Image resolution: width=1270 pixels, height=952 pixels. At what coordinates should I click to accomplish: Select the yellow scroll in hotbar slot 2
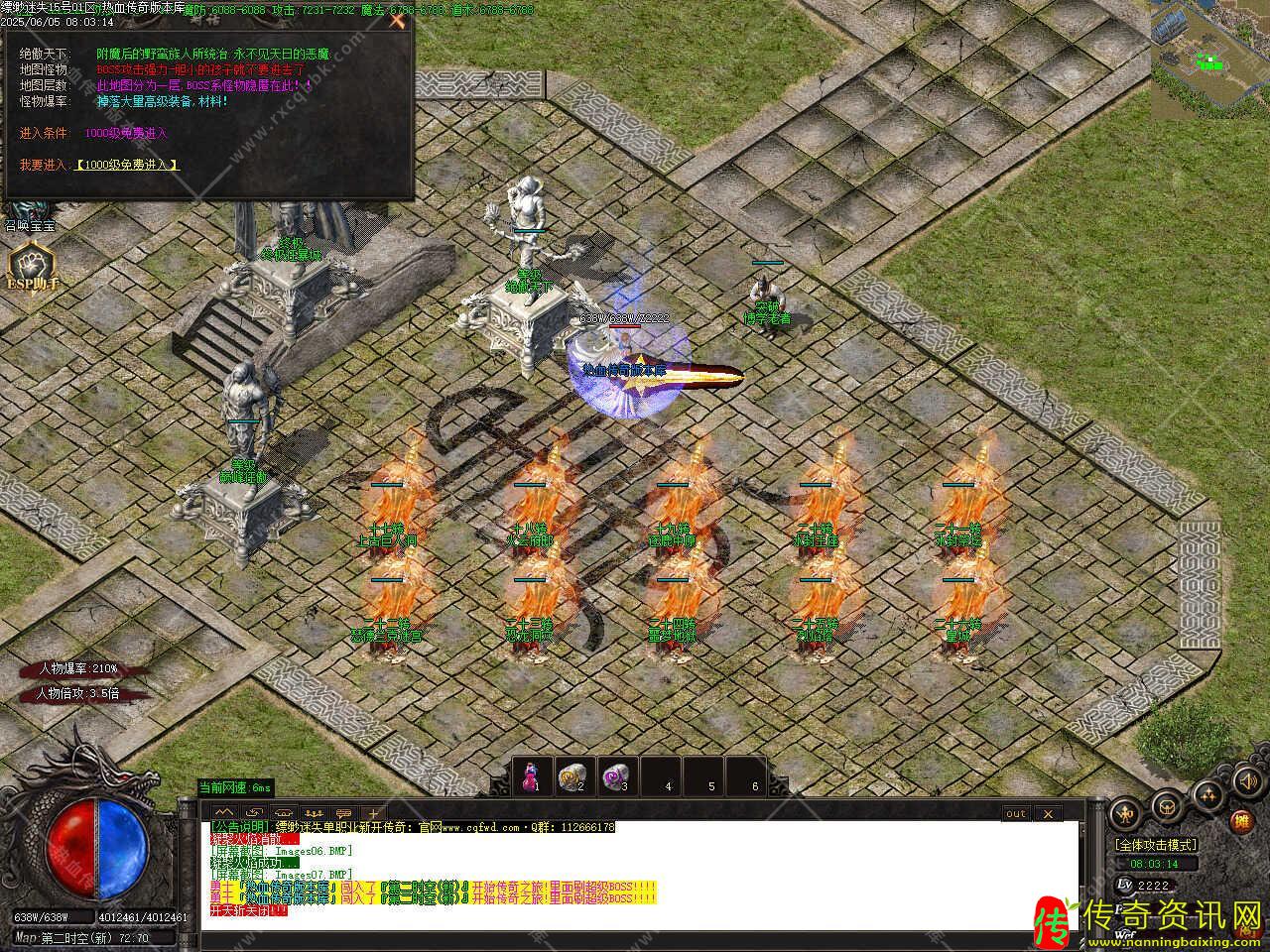click(571, 775)
